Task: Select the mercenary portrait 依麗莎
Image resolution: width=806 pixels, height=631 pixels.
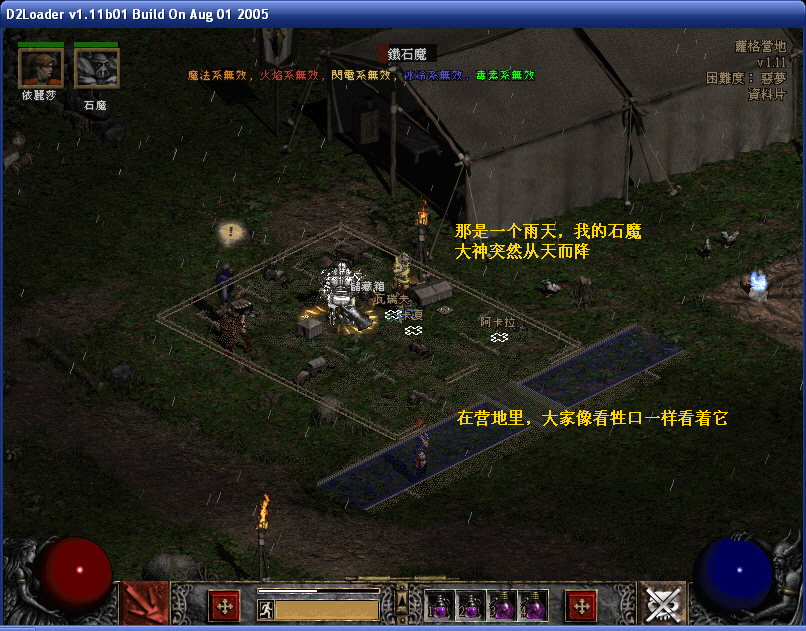Action: click(40, 68)
